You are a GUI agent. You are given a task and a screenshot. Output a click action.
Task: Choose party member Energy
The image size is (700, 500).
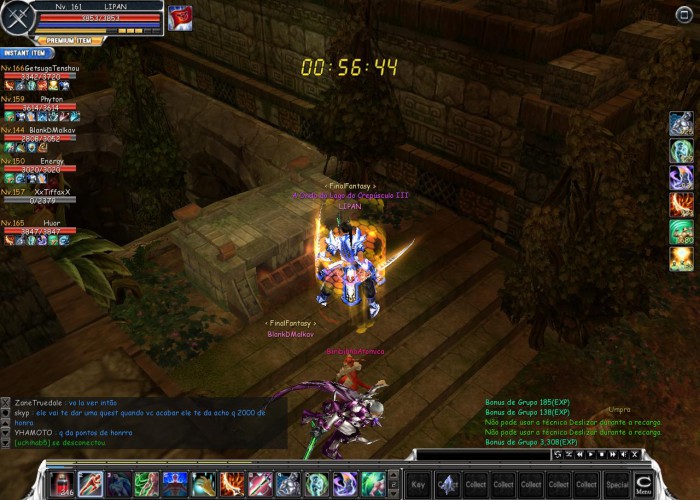[x=40, y=165]
